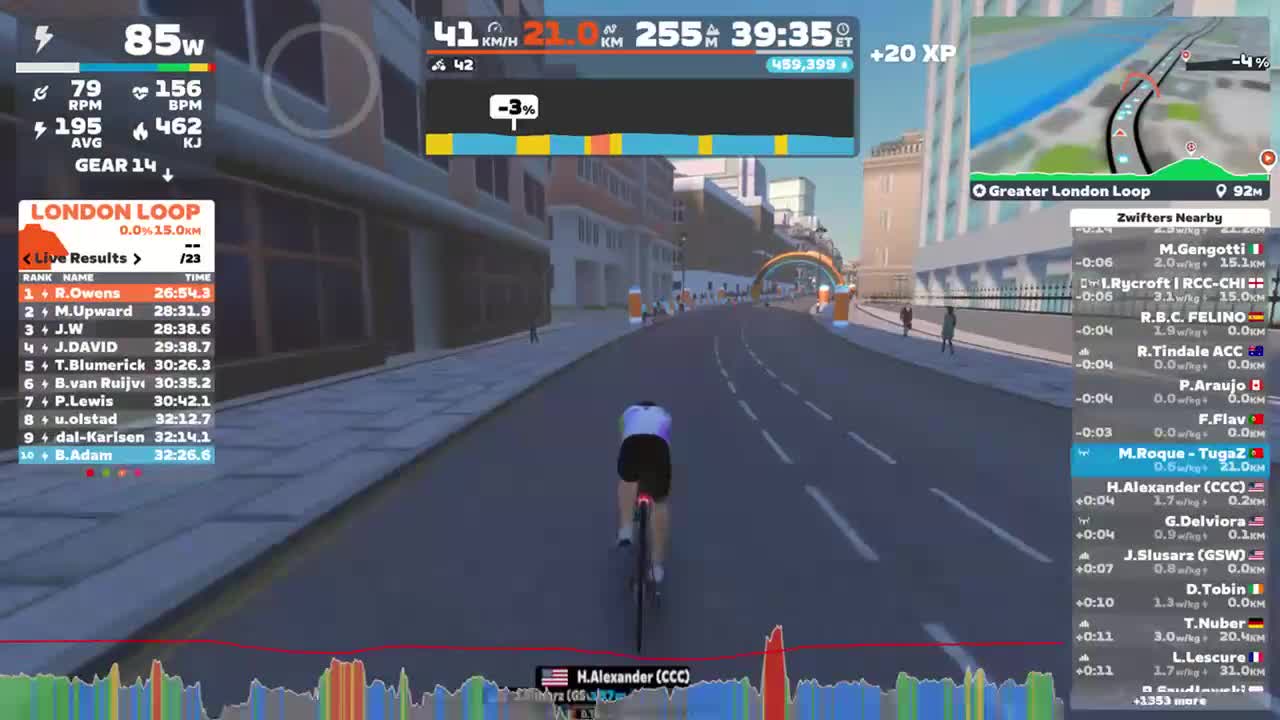1280x720 pixels.
Task: Click the left chevron beside Live Results
Action: click(x=26, y=258)
